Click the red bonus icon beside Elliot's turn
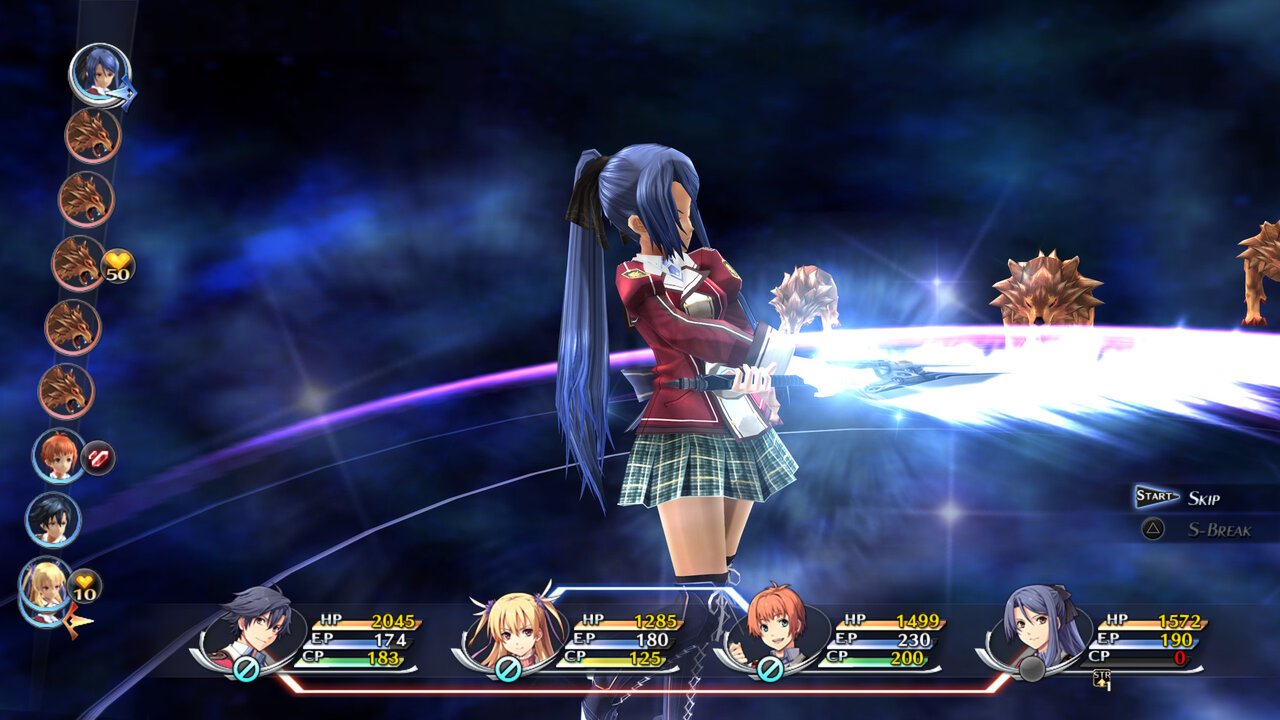This screenshot has width=1280, height=720. pyautogui.click(x=98, y=458)
